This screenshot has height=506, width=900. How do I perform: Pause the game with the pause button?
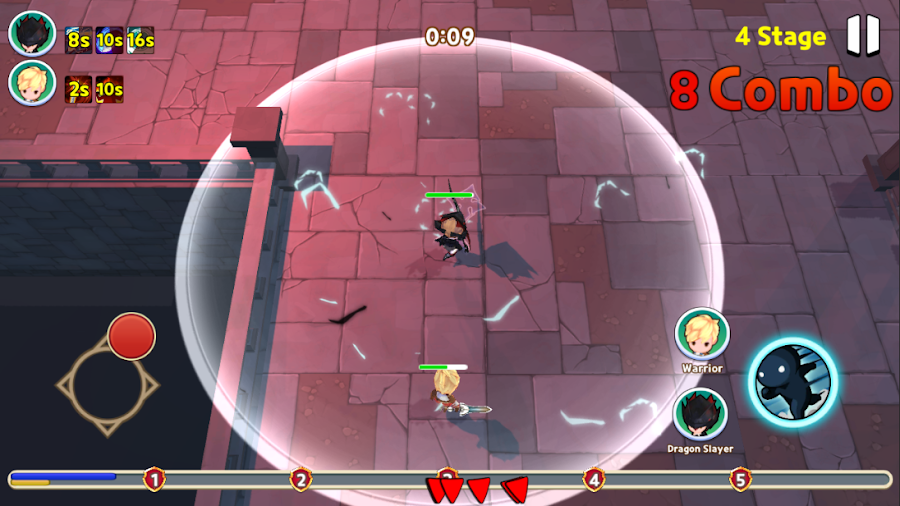pyautogui.click(x=863, y=35)
